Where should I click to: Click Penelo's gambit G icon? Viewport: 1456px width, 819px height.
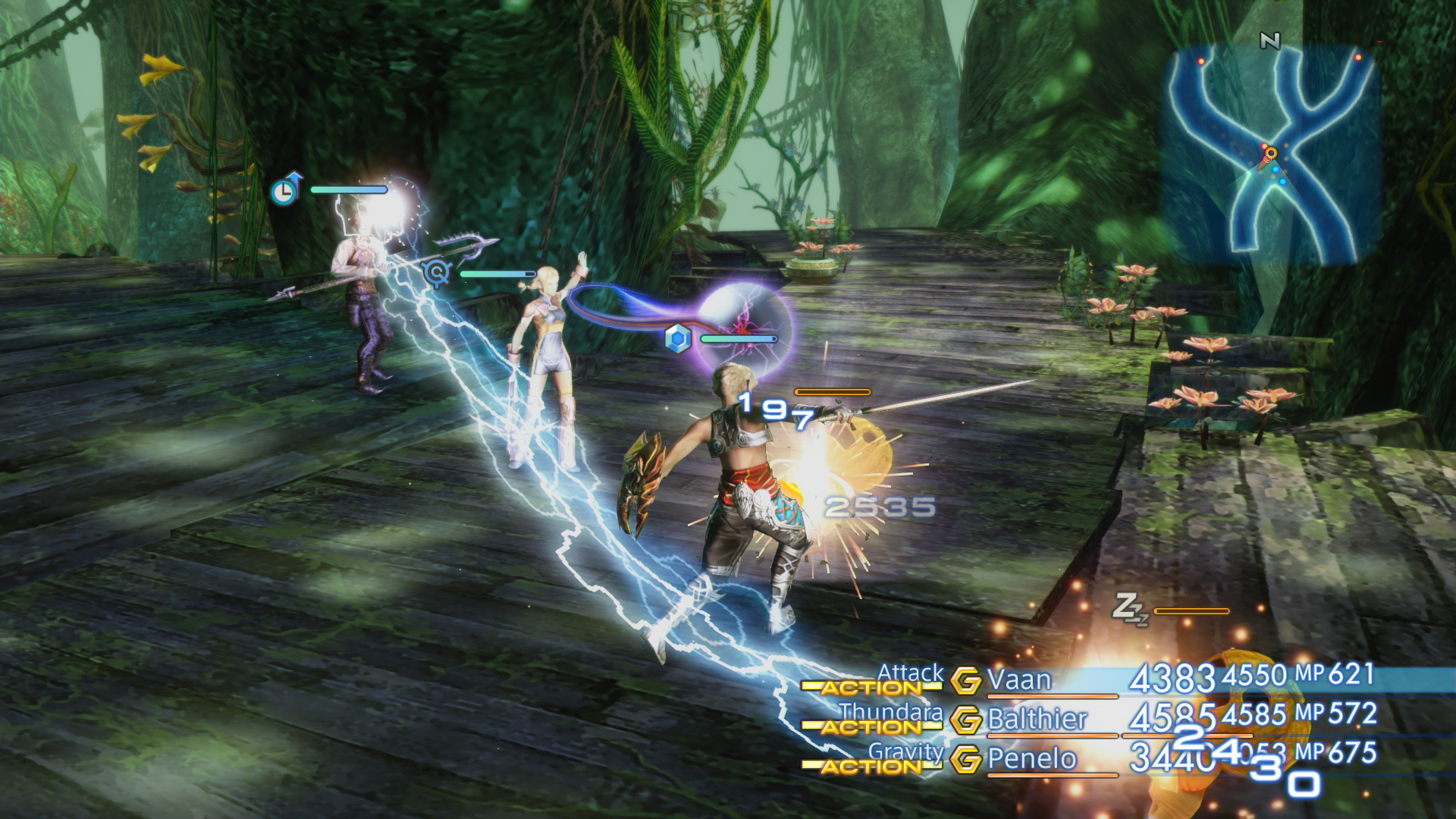pos(966,759)
